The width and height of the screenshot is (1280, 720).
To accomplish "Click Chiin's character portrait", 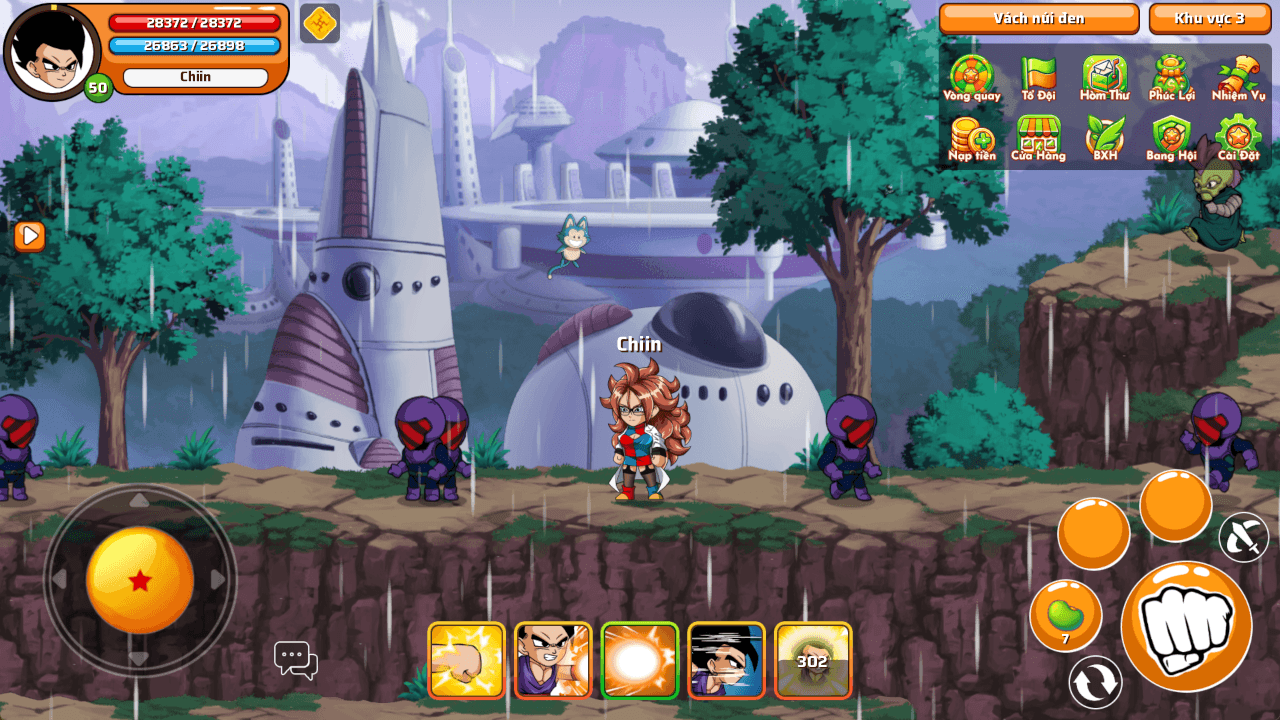I will coord(52,52).
